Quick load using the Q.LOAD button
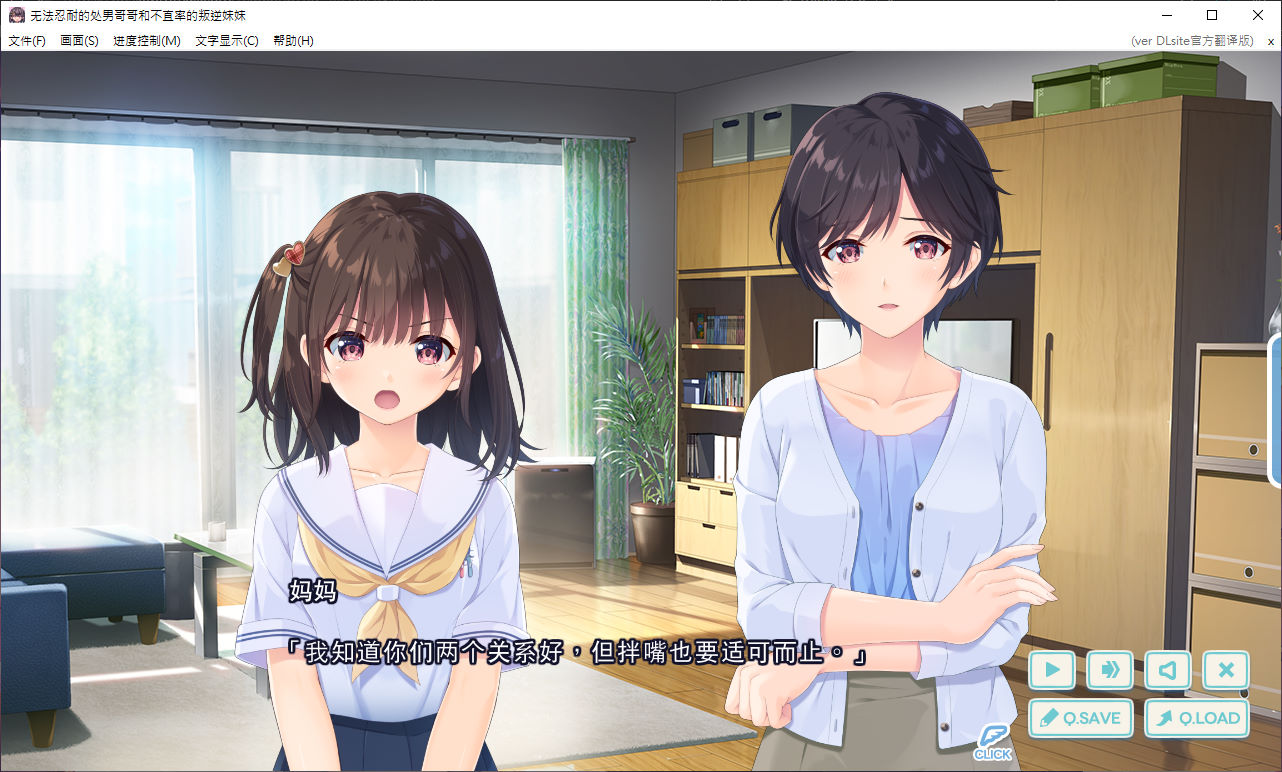1282x772 pixels. [x=1197, y=718]
